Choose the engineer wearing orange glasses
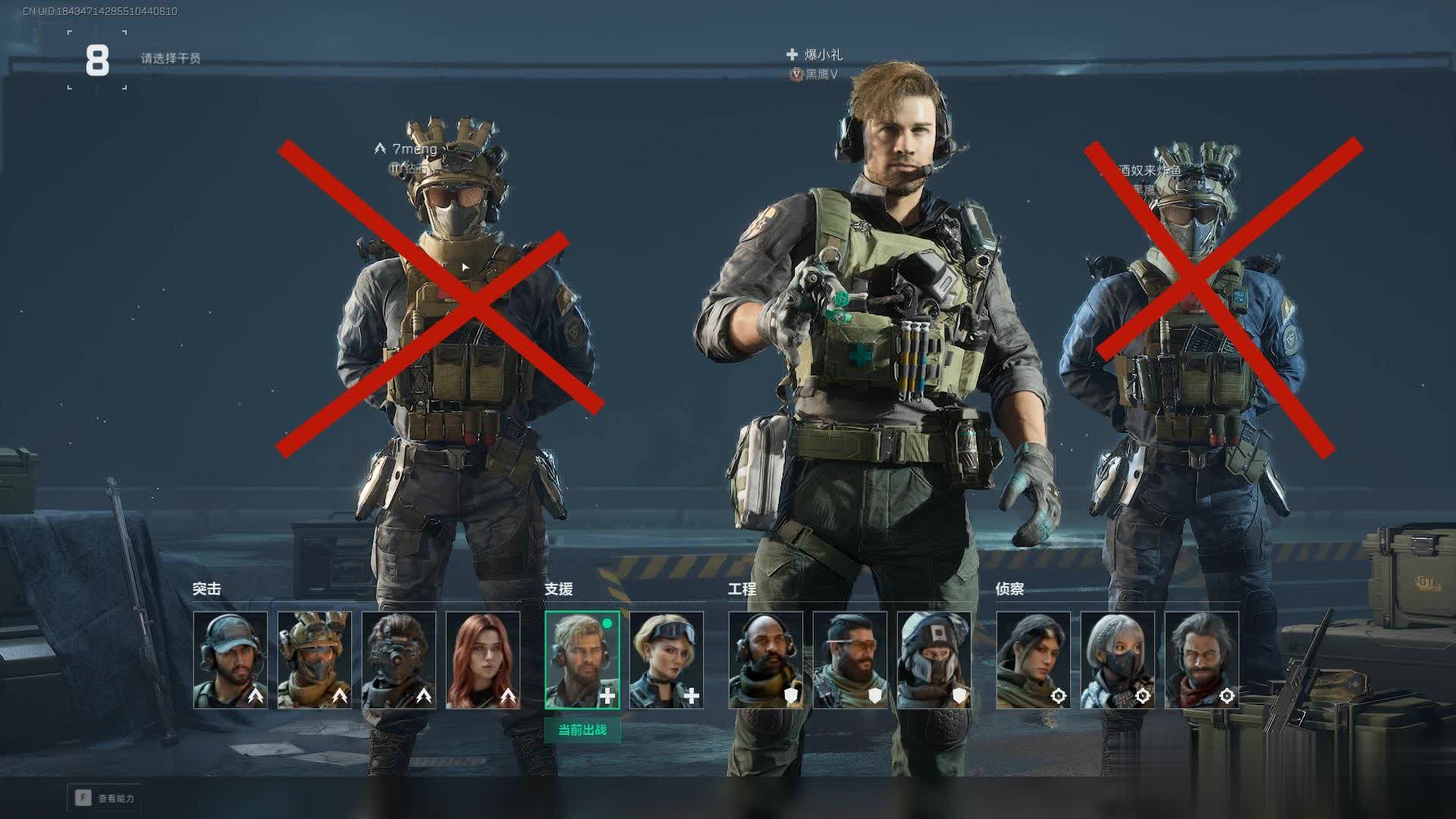 (850, 661)
